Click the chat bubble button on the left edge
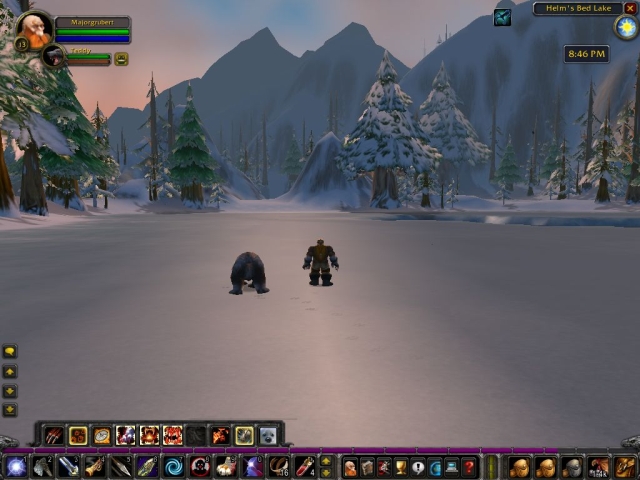 click(10, 352)
